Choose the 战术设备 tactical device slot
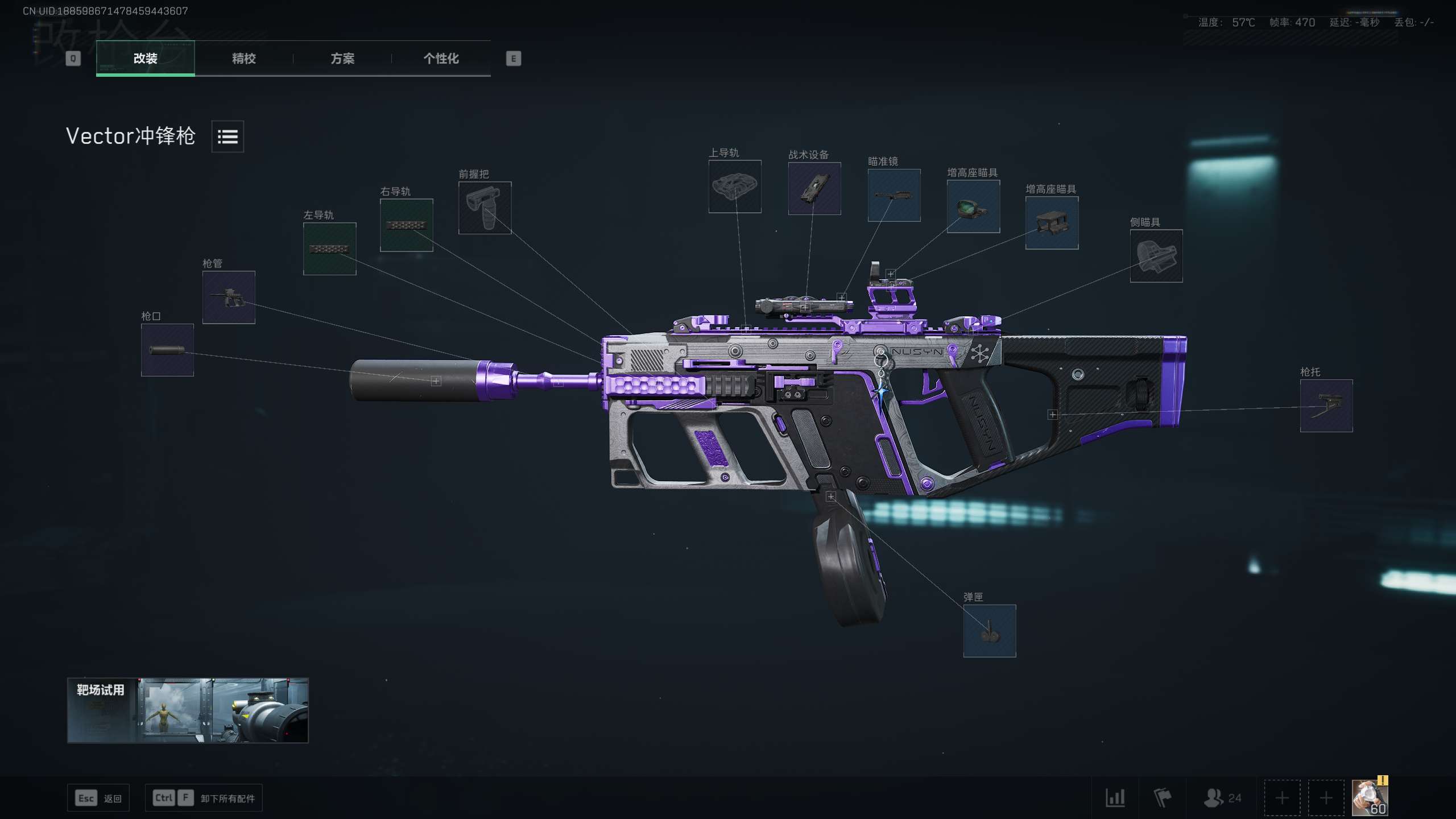The height and width of the screenshot is (819, 1456). 814,188
